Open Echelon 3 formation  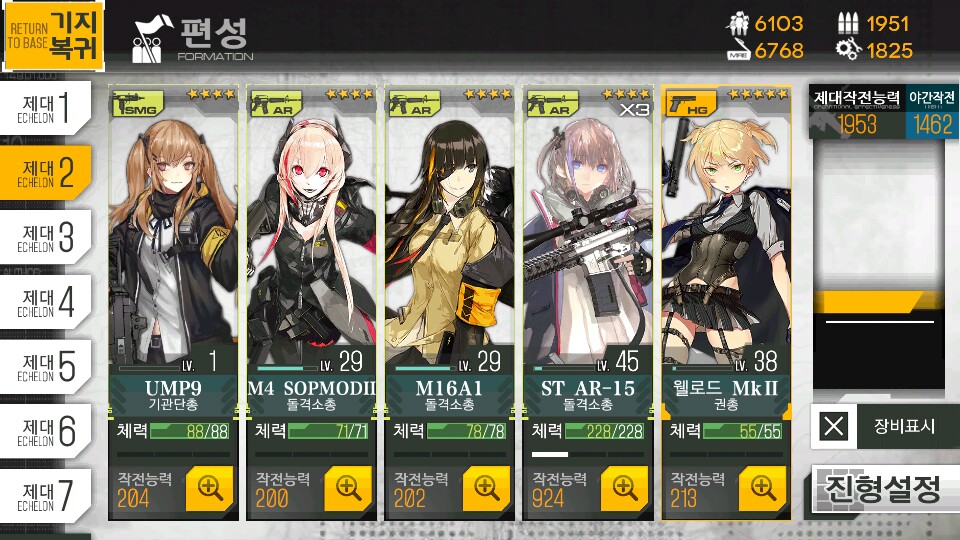point(50,237)
